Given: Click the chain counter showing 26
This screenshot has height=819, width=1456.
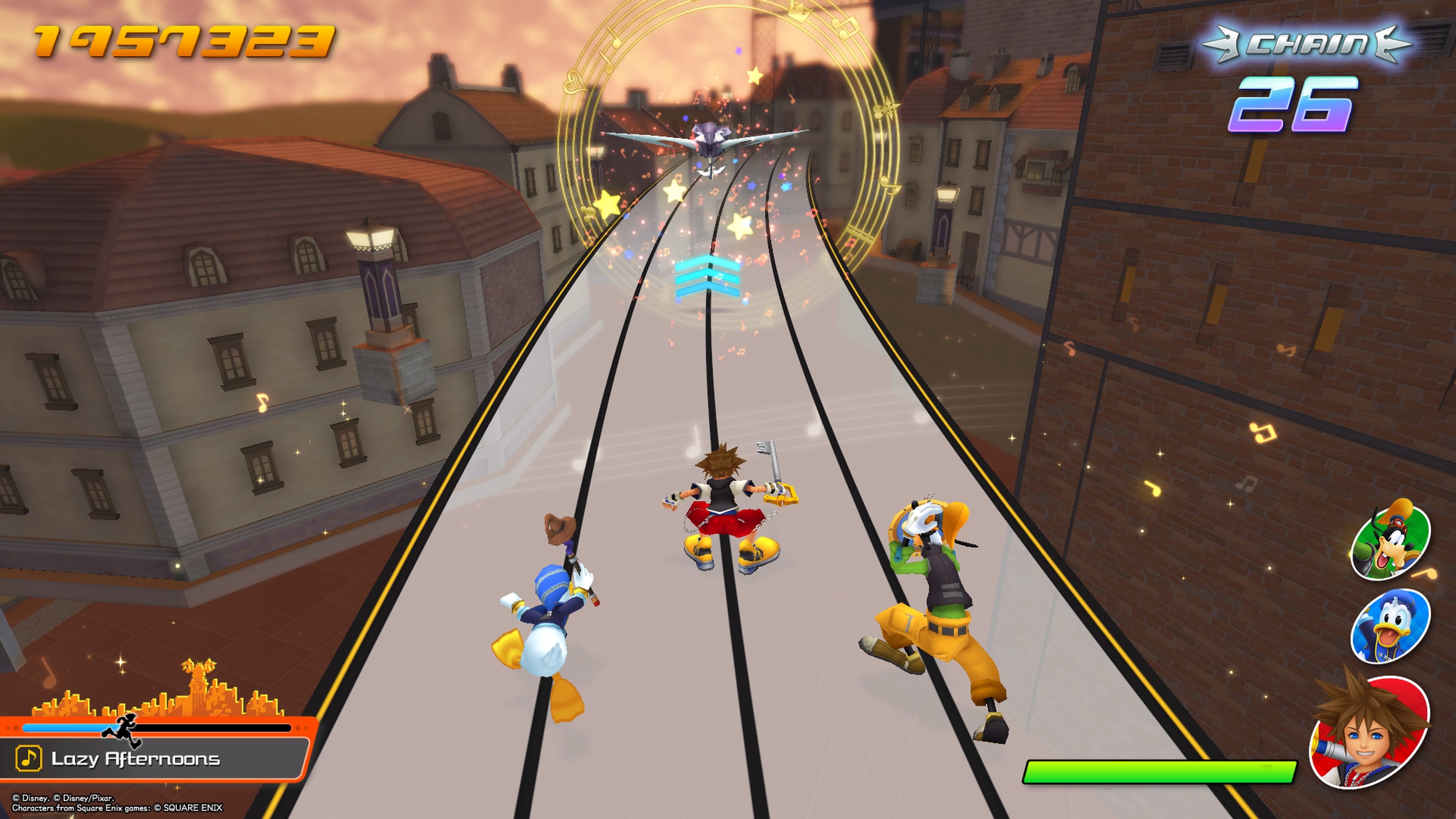Looking at the screenshot, I should point(1294,107).
